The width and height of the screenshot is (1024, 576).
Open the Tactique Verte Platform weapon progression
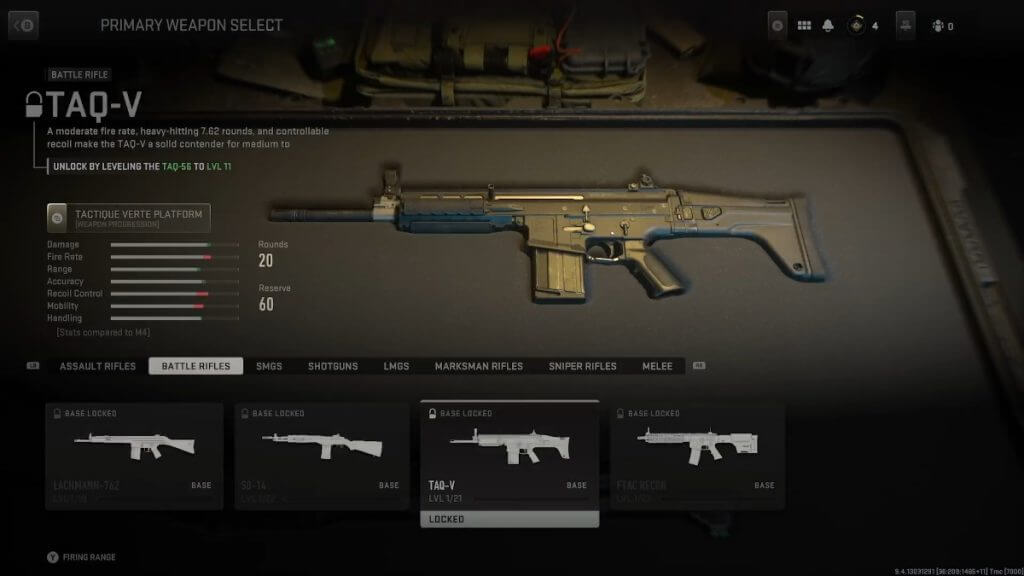[129, 217]
